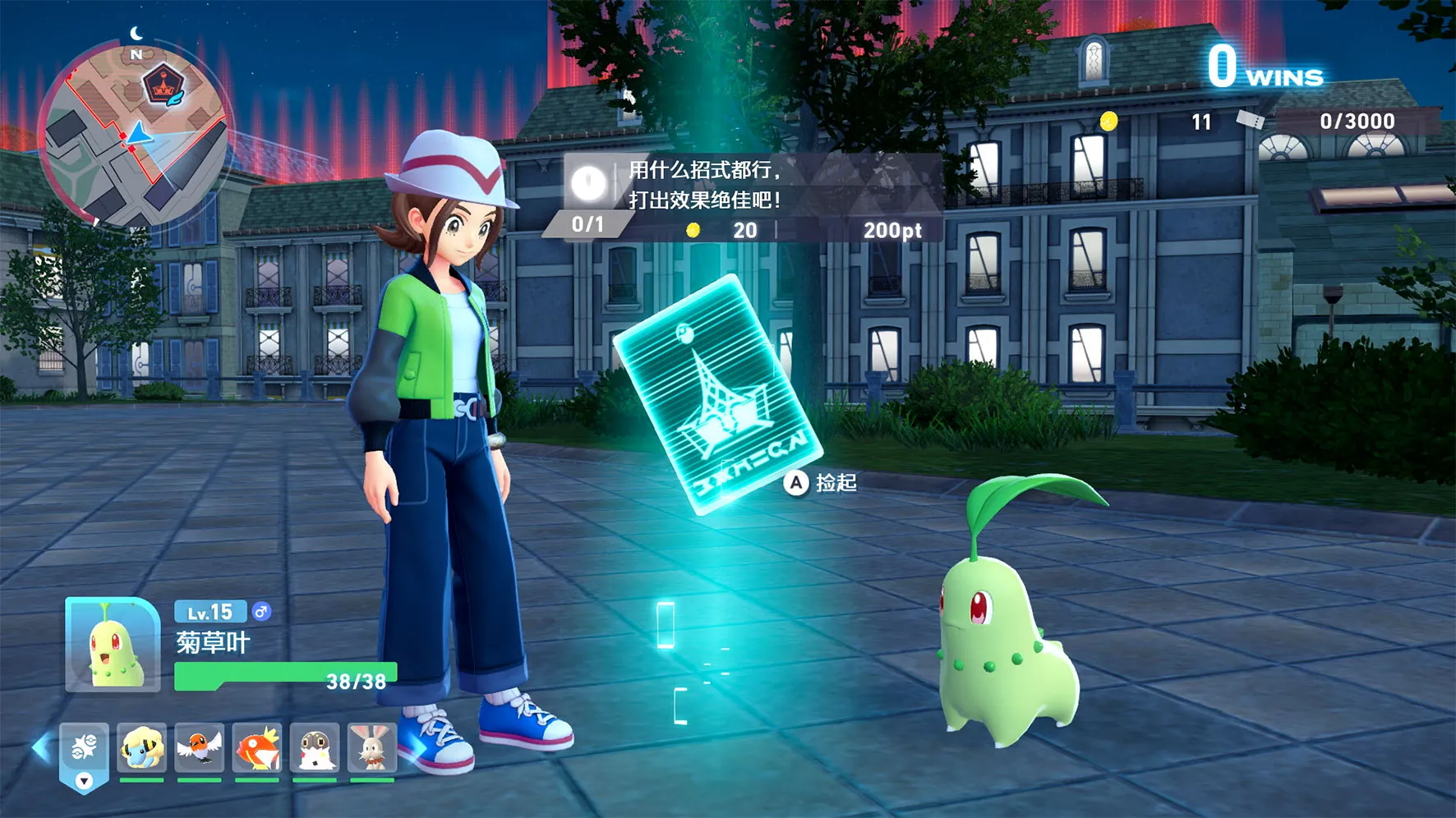Switch to Scorbunny in the party bar
Viewport: 1456px width, 818px height.
(x=372, y=748)
